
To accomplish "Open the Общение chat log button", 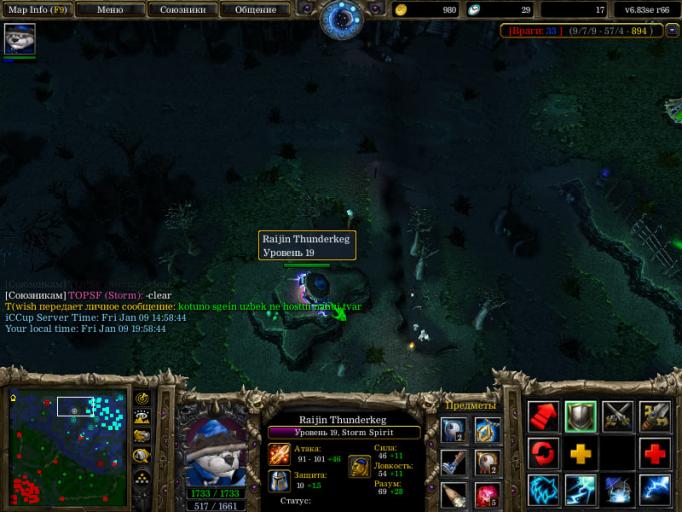I will 255,10.
